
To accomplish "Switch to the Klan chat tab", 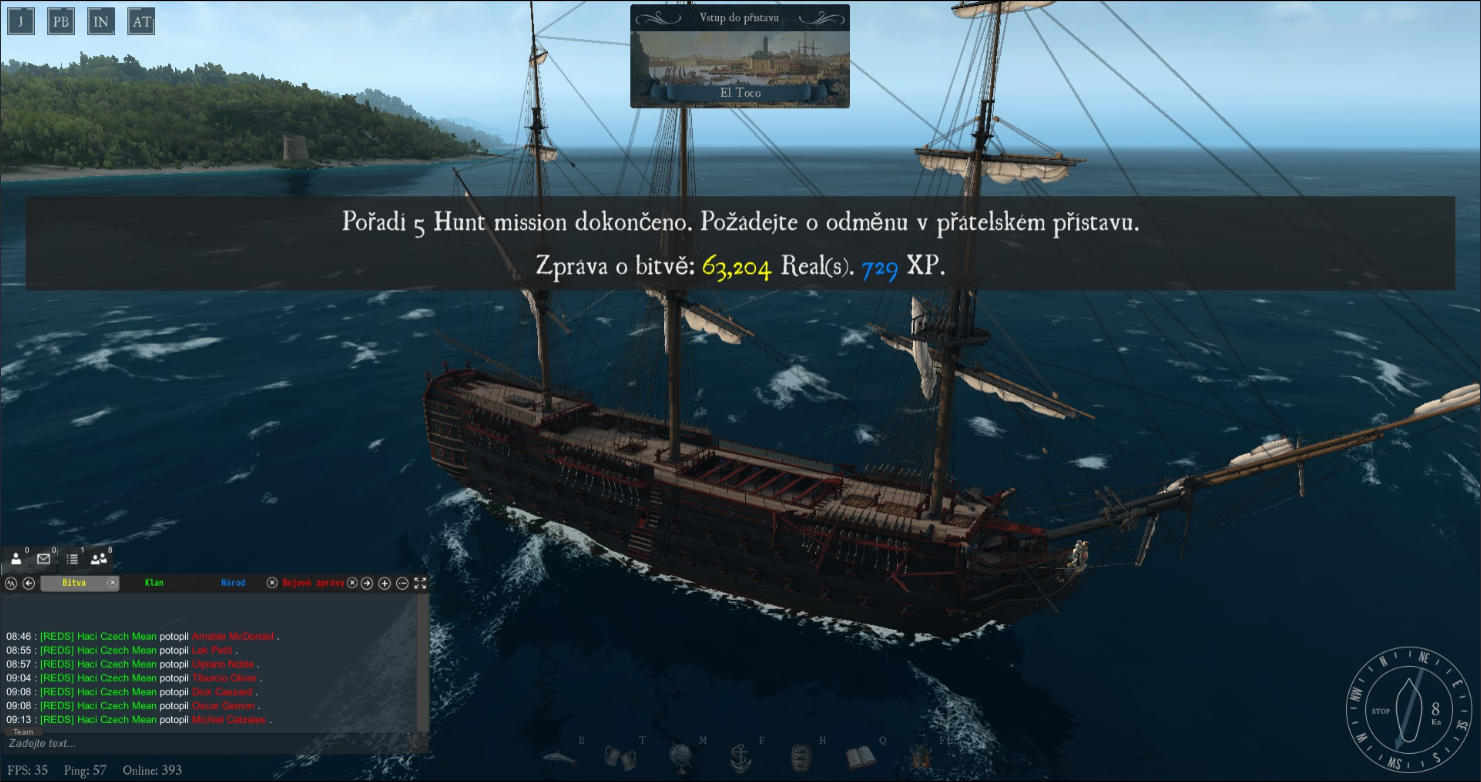I will (x=154, y=583).
